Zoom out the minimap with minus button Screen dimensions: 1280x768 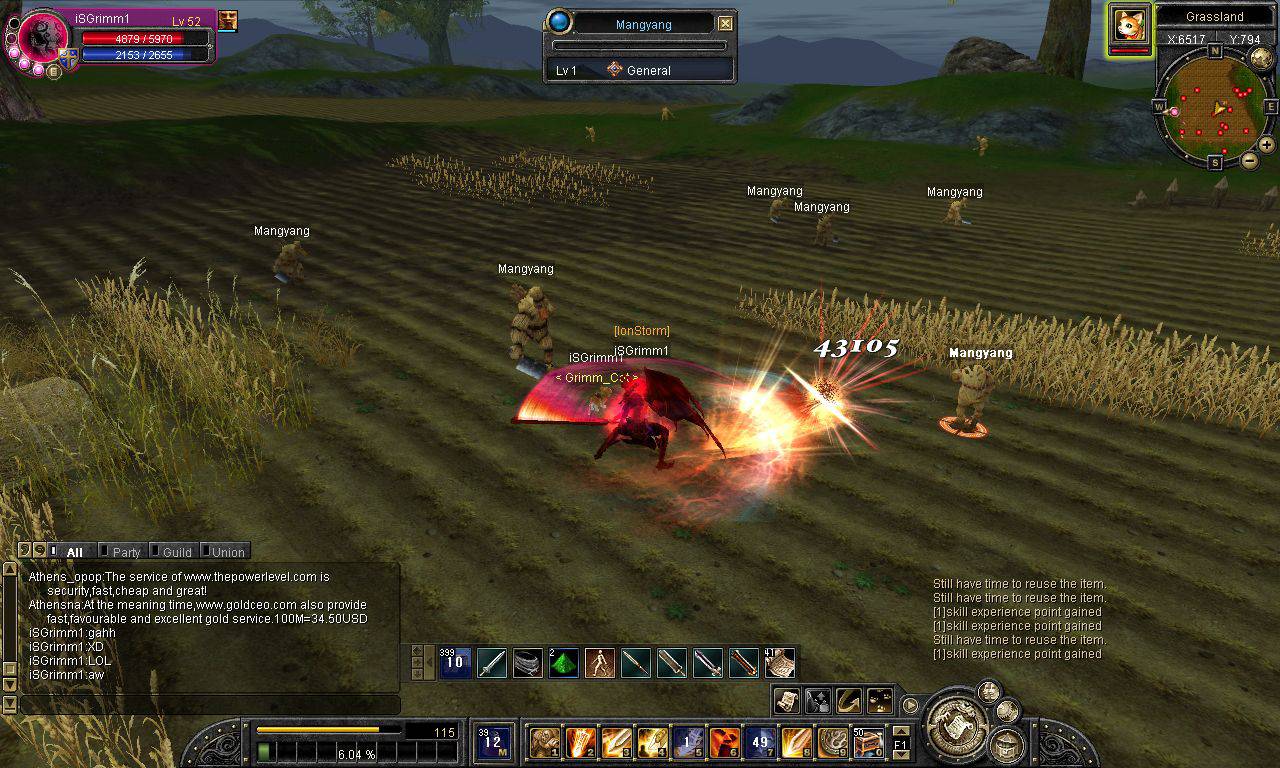tap(1249, 160)
